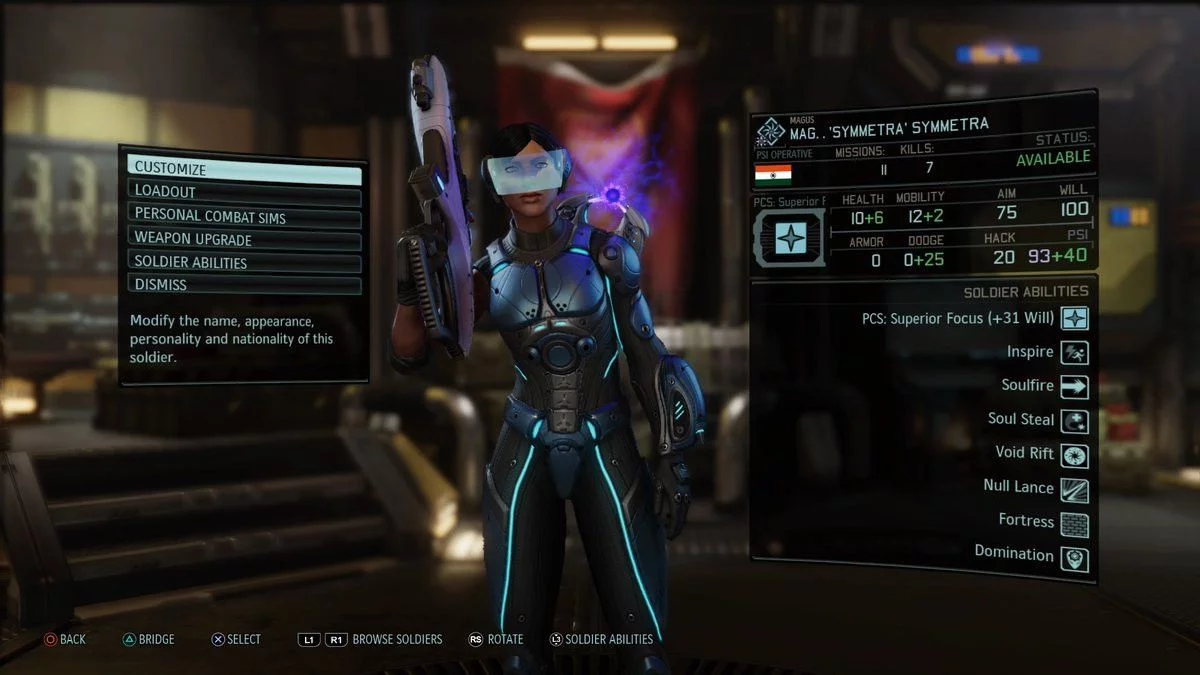Select the Domination ability icon
Viewport: 1200px width, 675px height.
1075,557
